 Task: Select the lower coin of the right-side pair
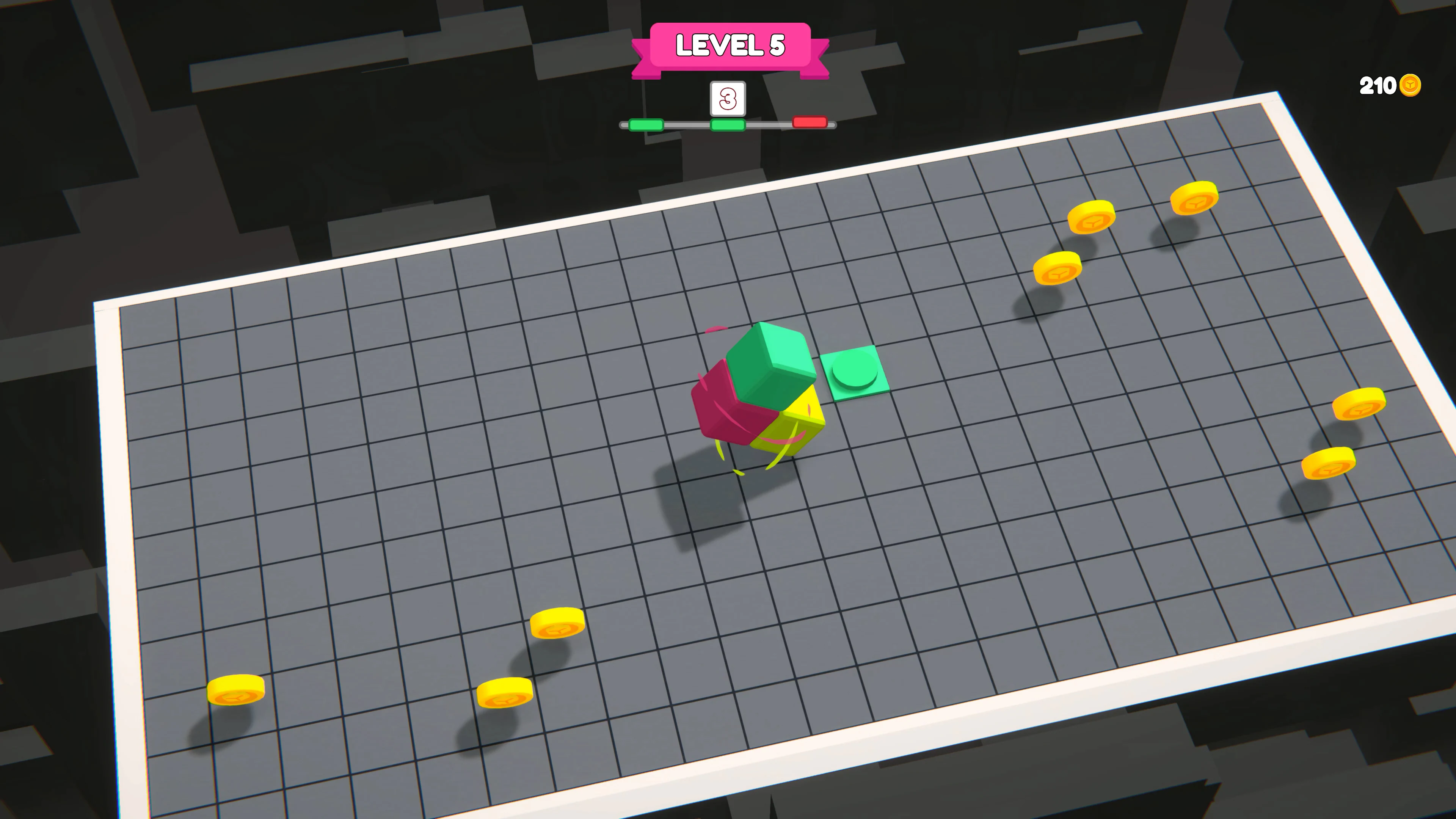click(x=1328, y=463)
